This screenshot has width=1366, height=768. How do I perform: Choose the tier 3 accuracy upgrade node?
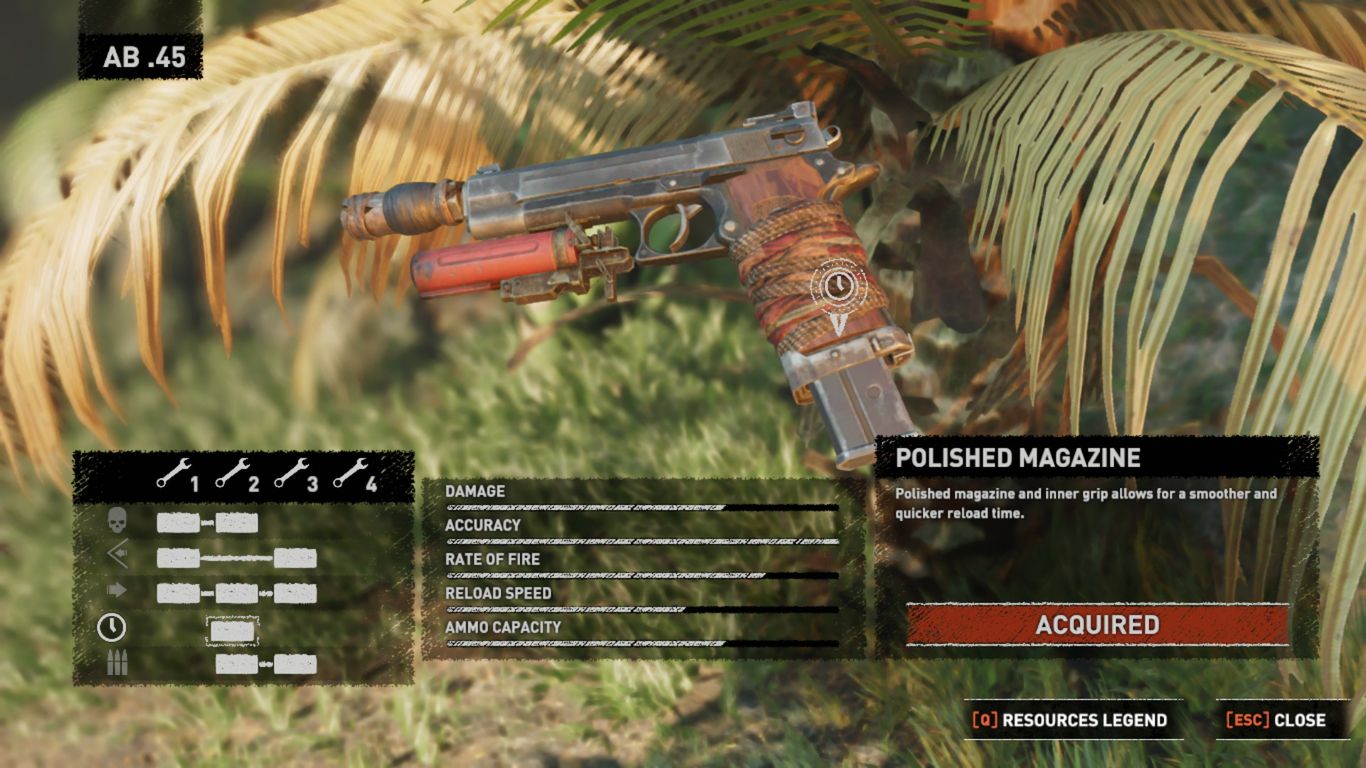295,558
